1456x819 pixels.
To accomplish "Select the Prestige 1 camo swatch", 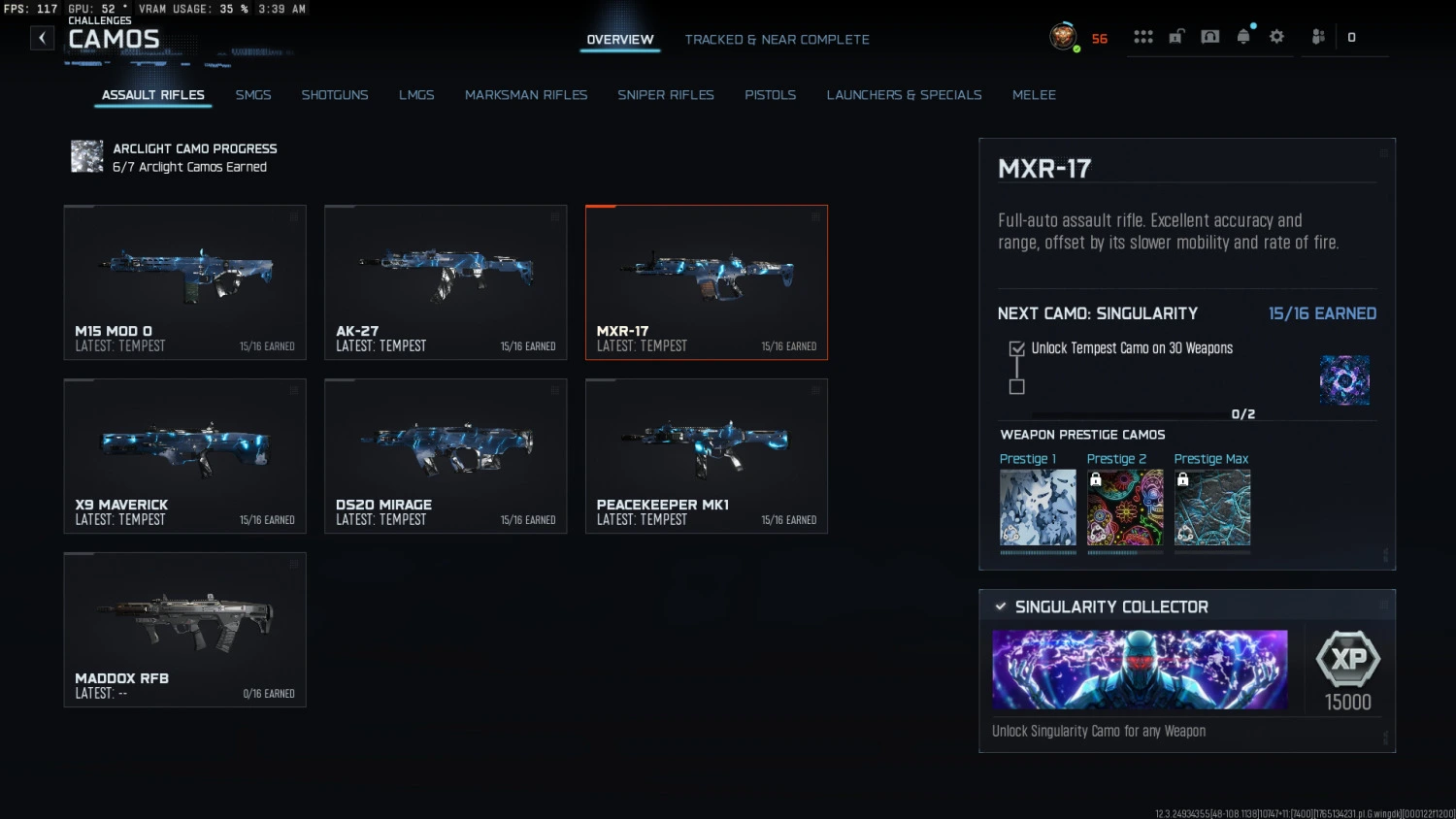I will 1038,505.
